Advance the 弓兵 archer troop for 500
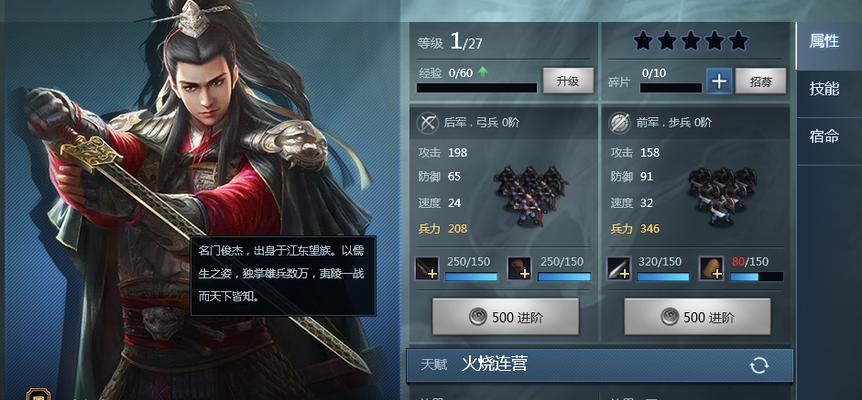 505,317
